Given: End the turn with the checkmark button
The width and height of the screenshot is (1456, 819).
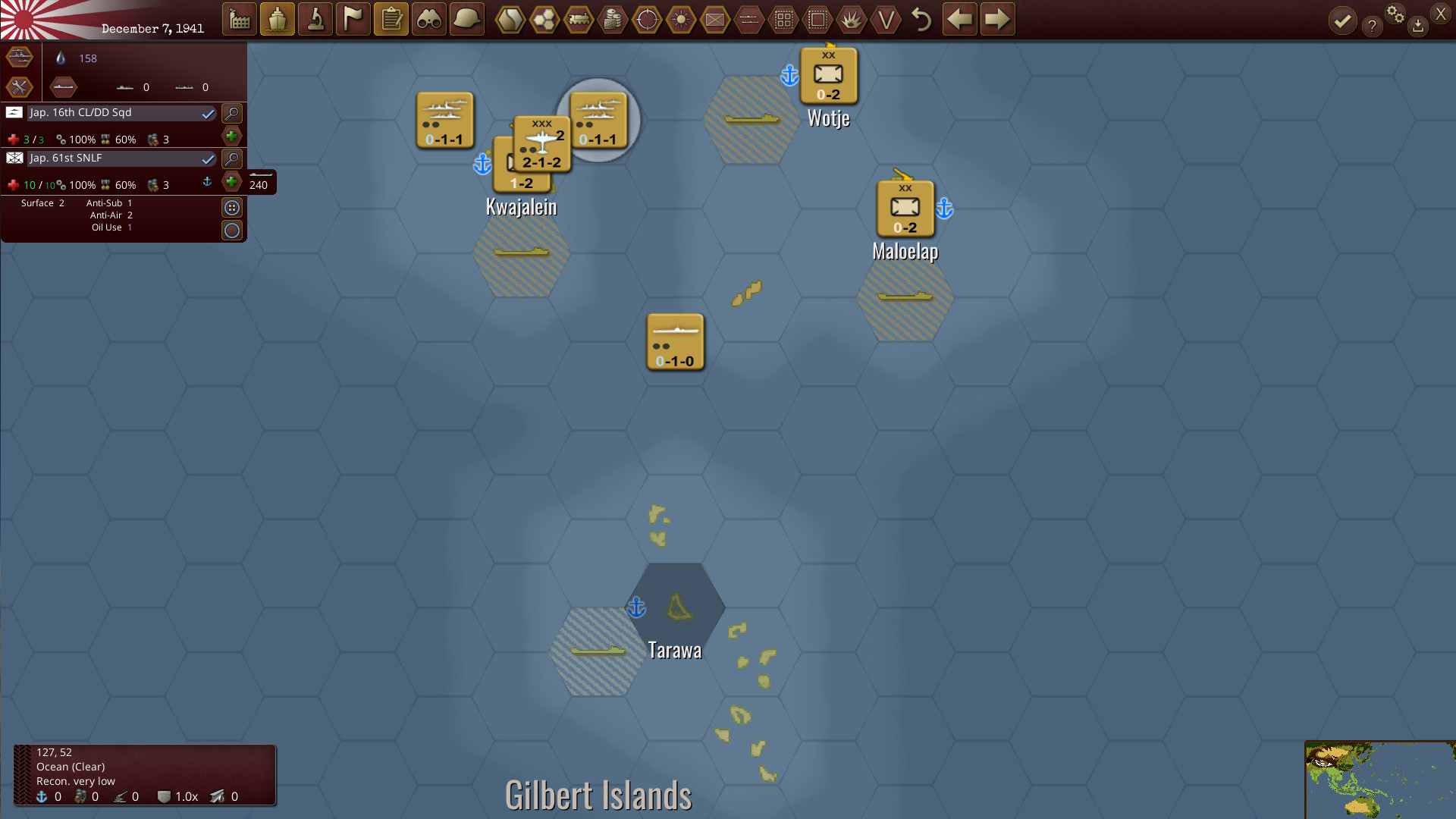Looking at the screenshot, I should coord(1342,21).
